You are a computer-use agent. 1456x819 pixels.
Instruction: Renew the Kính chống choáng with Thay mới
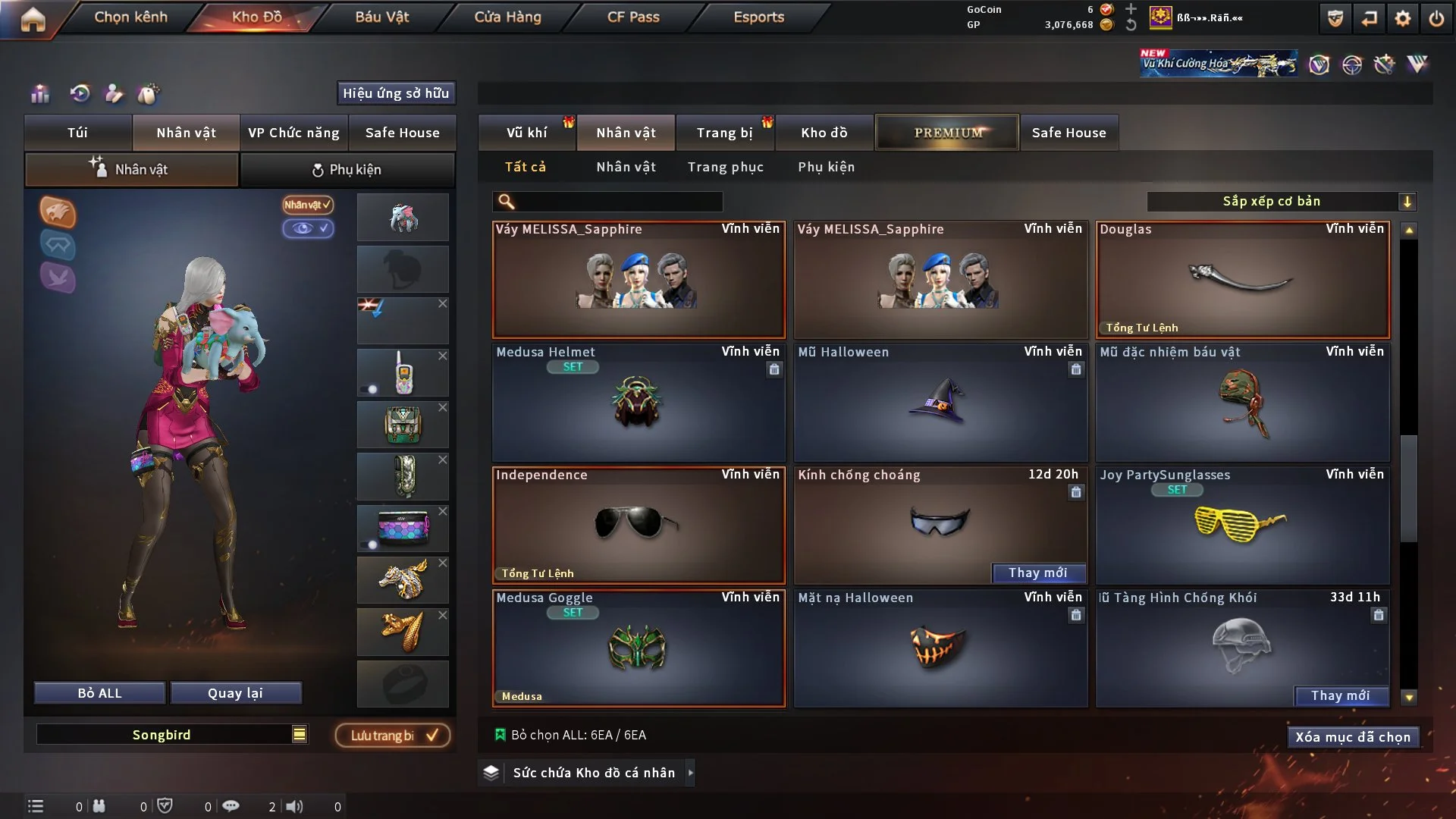tap(1037, 573)
